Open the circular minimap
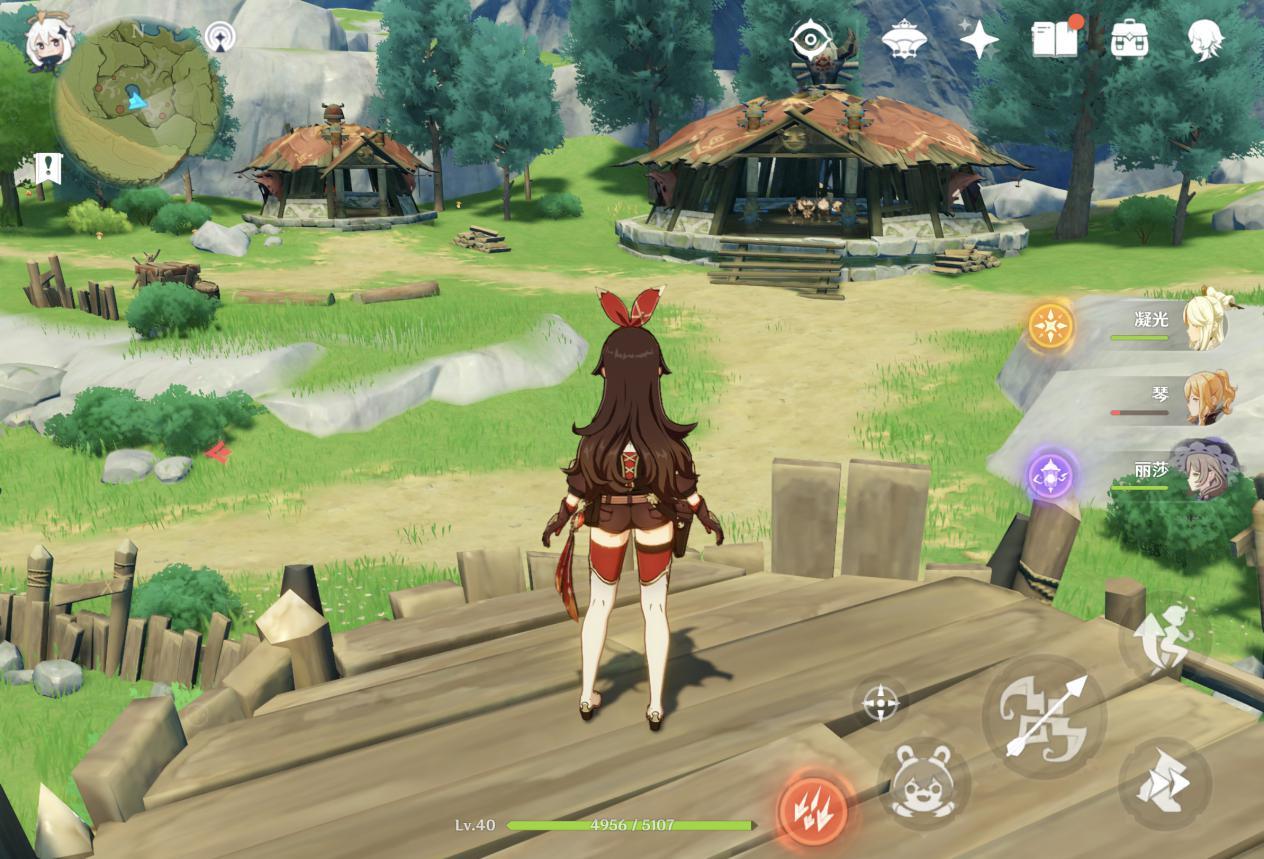Viewport: 1264px width, 859px height. (x=136, y=102)
